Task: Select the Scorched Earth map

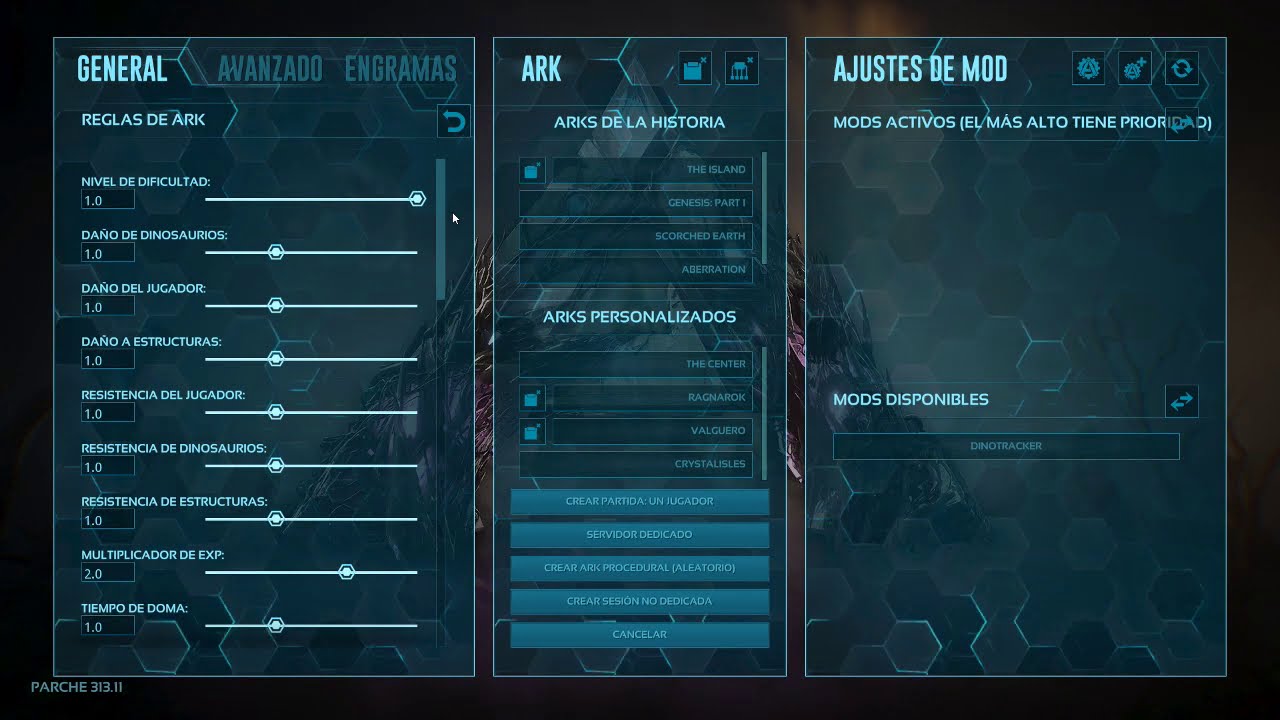Action: tap(636, 236)
